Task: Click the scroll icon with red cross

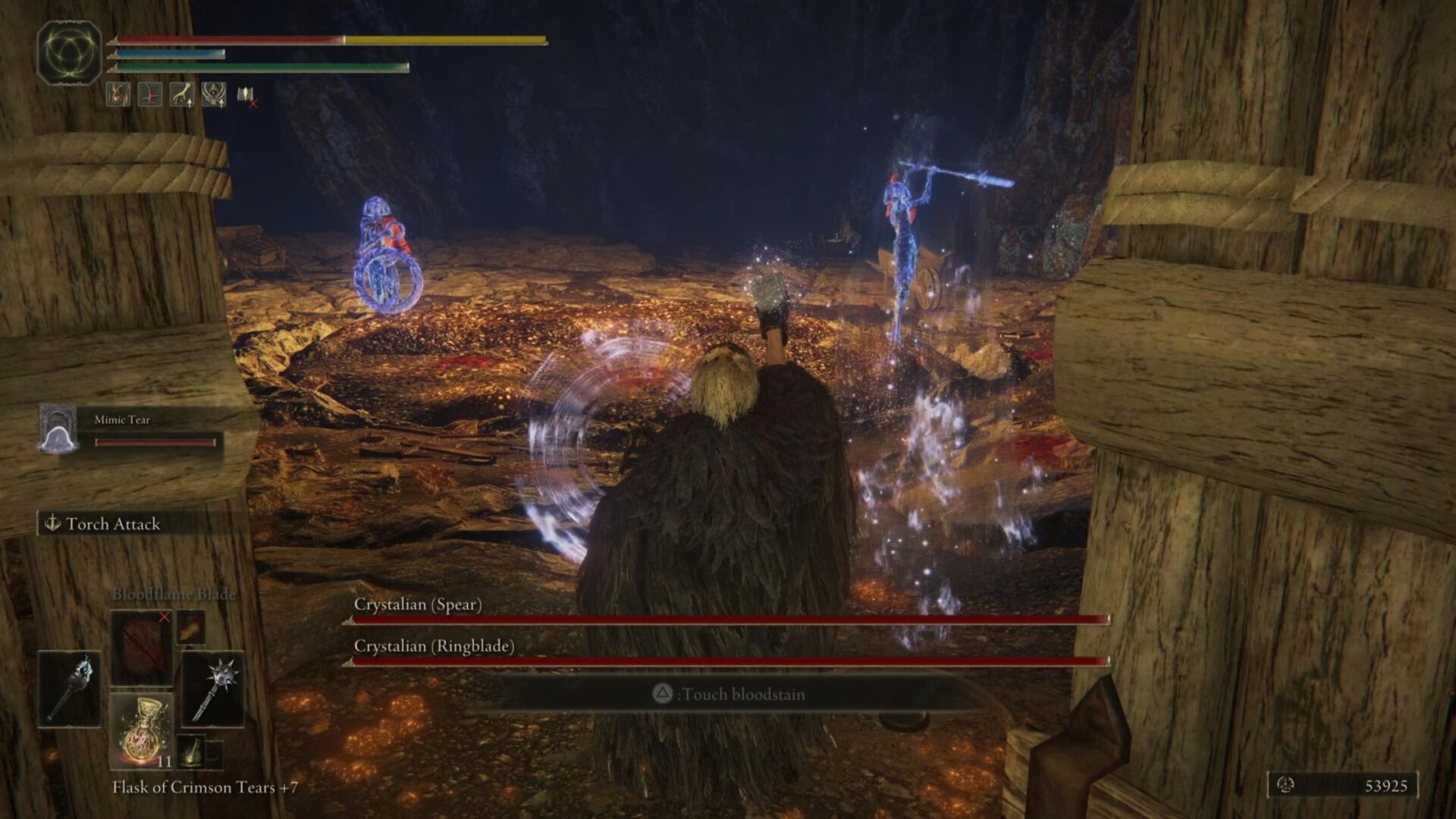Action: tap(246, 96)
